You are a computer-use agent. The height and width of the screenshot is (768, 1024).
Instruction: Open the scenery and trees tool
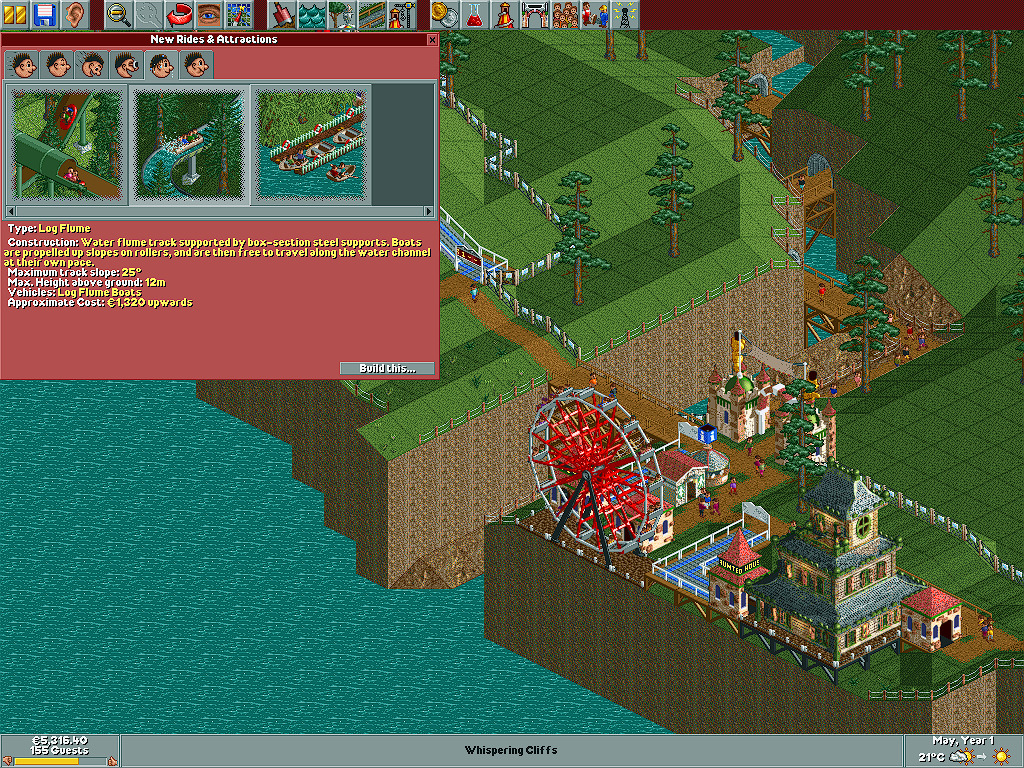pos(341,15)
